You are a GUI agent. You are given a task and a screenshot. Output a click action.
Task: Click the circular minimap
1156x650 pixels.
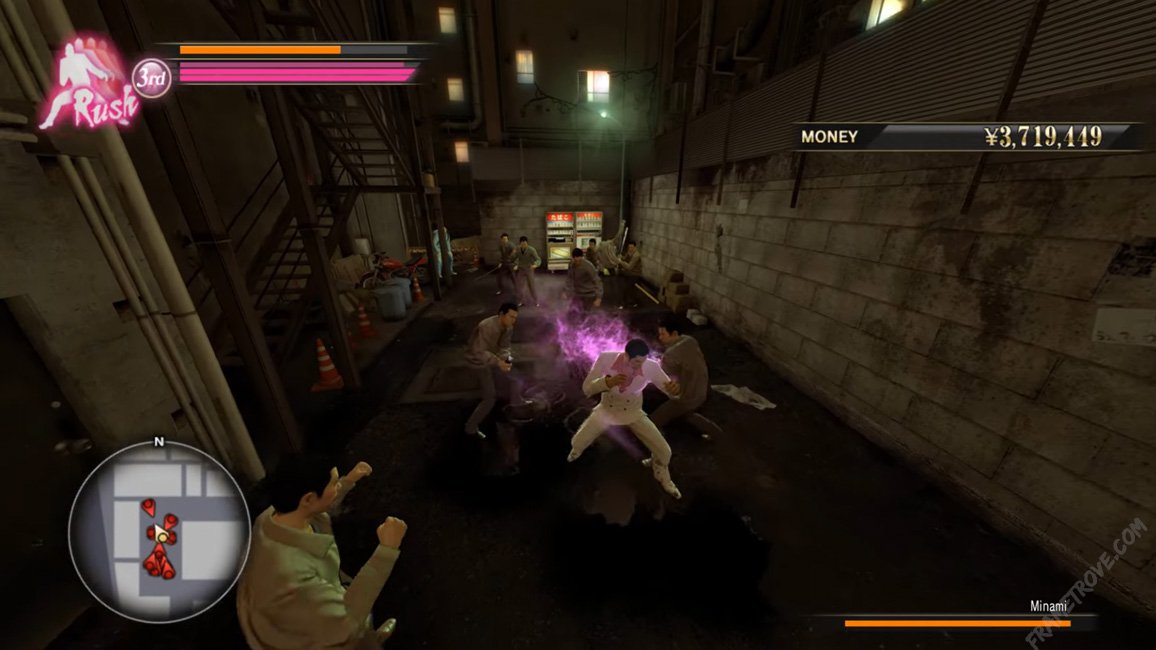(159, 532)
